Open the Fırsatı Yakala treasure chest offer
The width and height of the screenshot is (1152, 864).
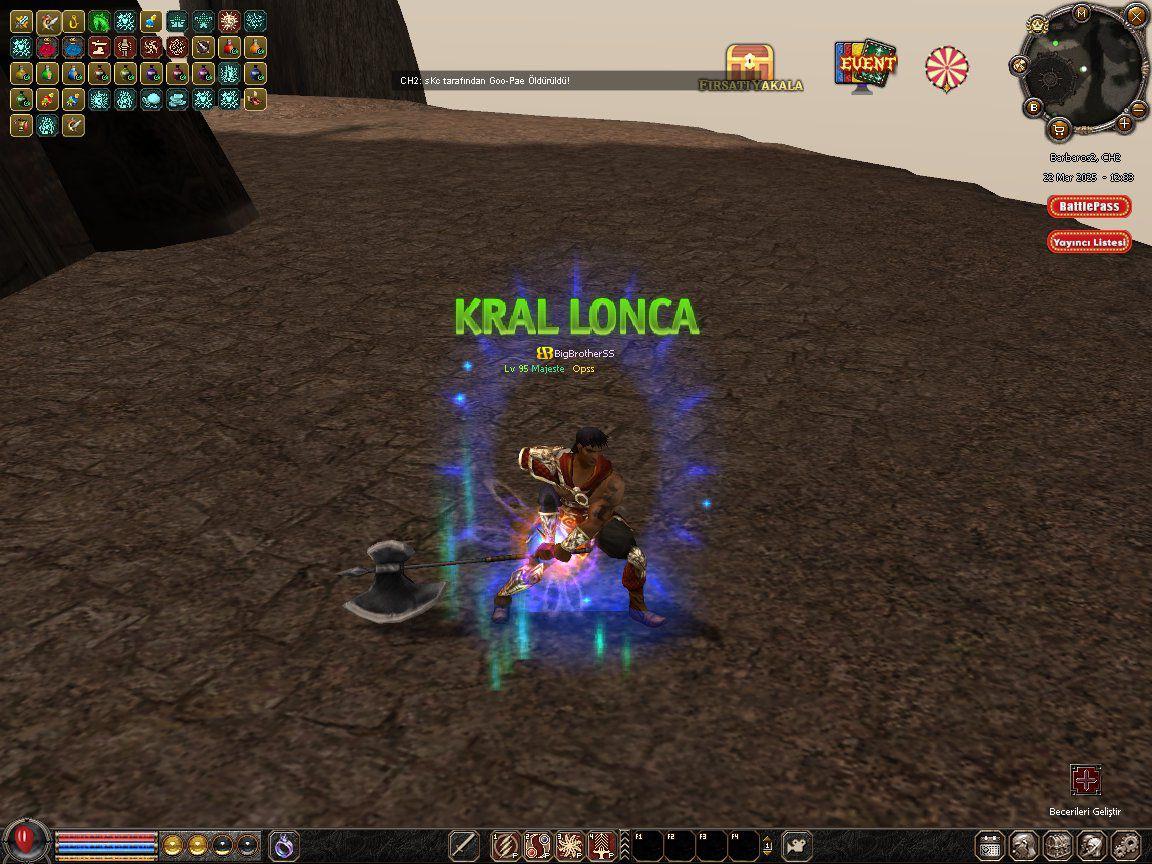(x=750, y=66)
